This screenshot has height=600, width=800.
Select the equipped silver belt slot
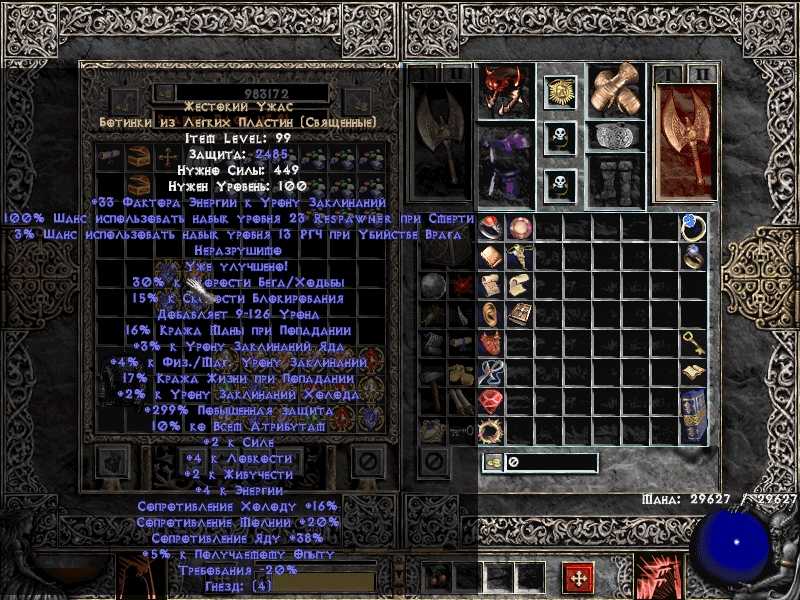pyautogui.click(x=613, y=135)
